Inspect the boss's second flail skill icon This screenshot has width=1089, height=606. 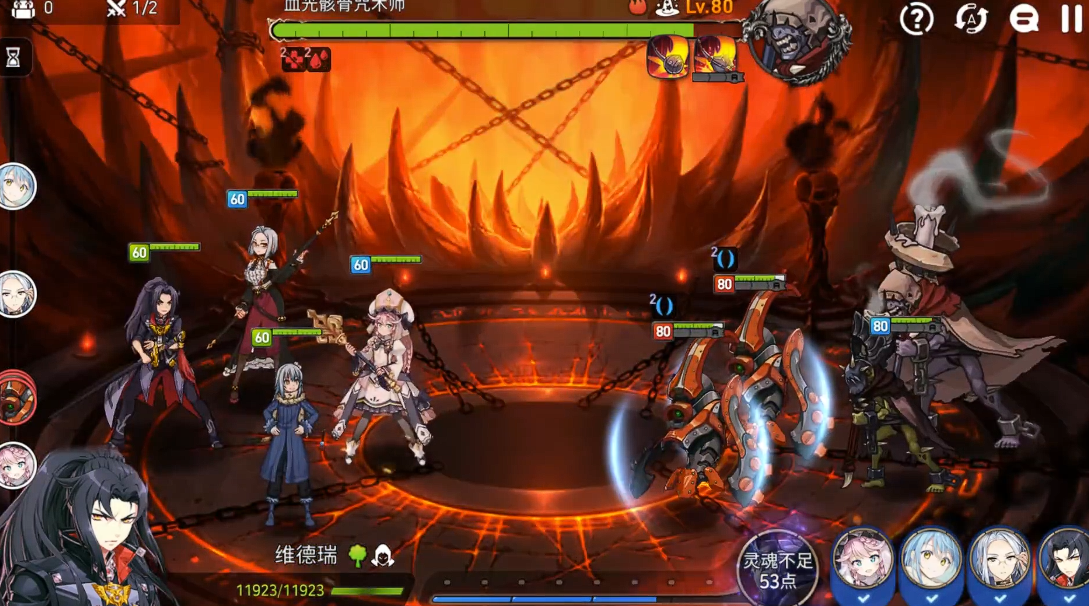point(715,56)
